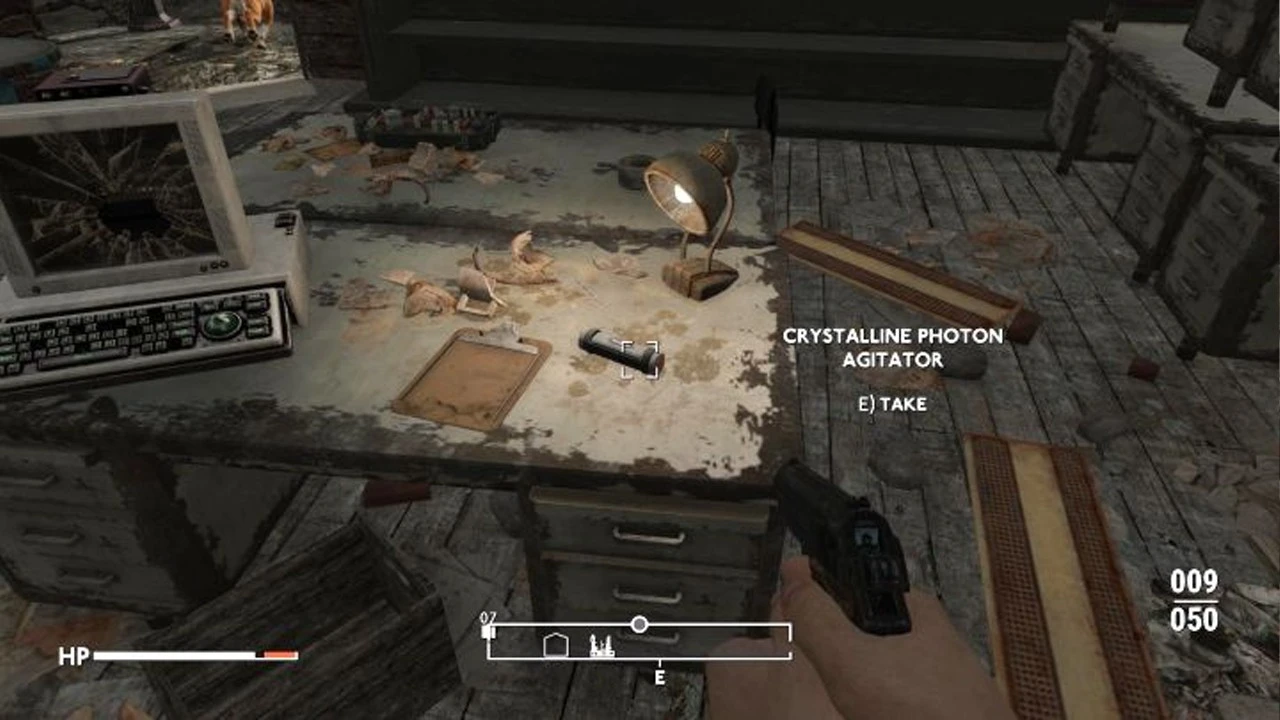This screenshot has width=1280, height=720.
Task: Select the quest marker labeled 07 on compass
Action: coord(487,628)
